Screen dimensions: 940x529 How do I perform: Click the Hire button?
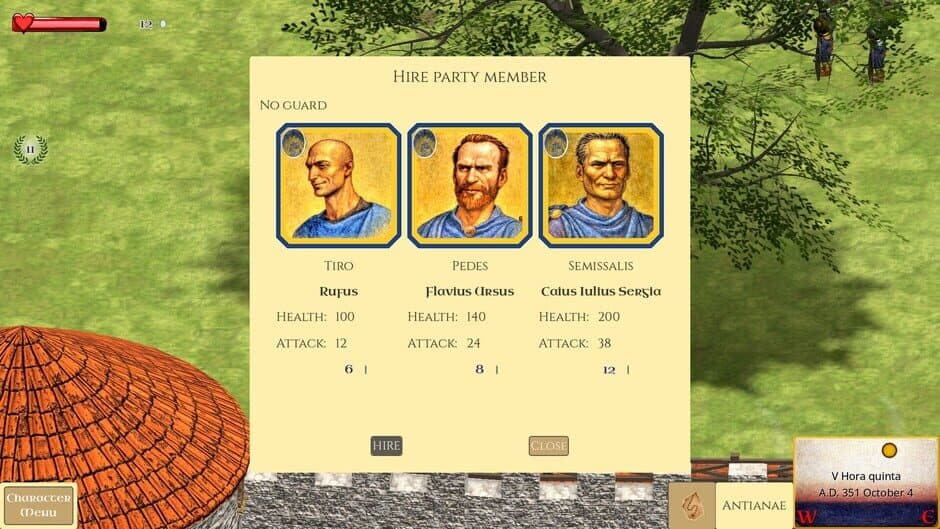point(386,446)
